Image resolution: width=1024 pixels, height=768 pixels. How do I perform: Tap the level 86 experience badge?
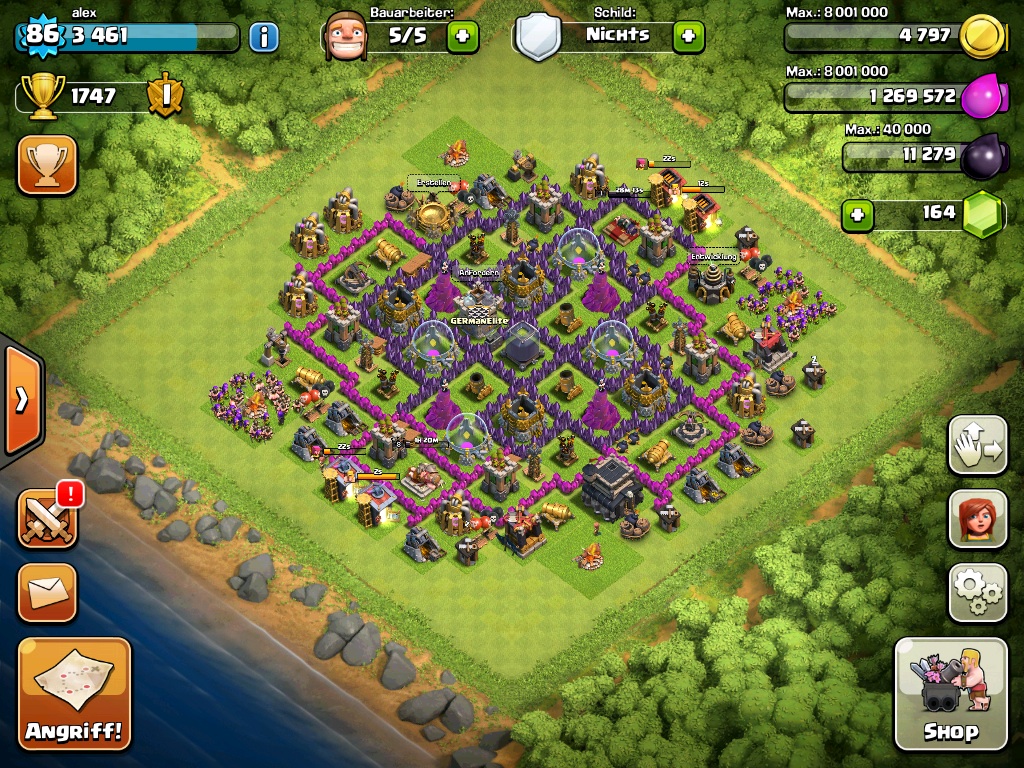(x=42, y=36)
